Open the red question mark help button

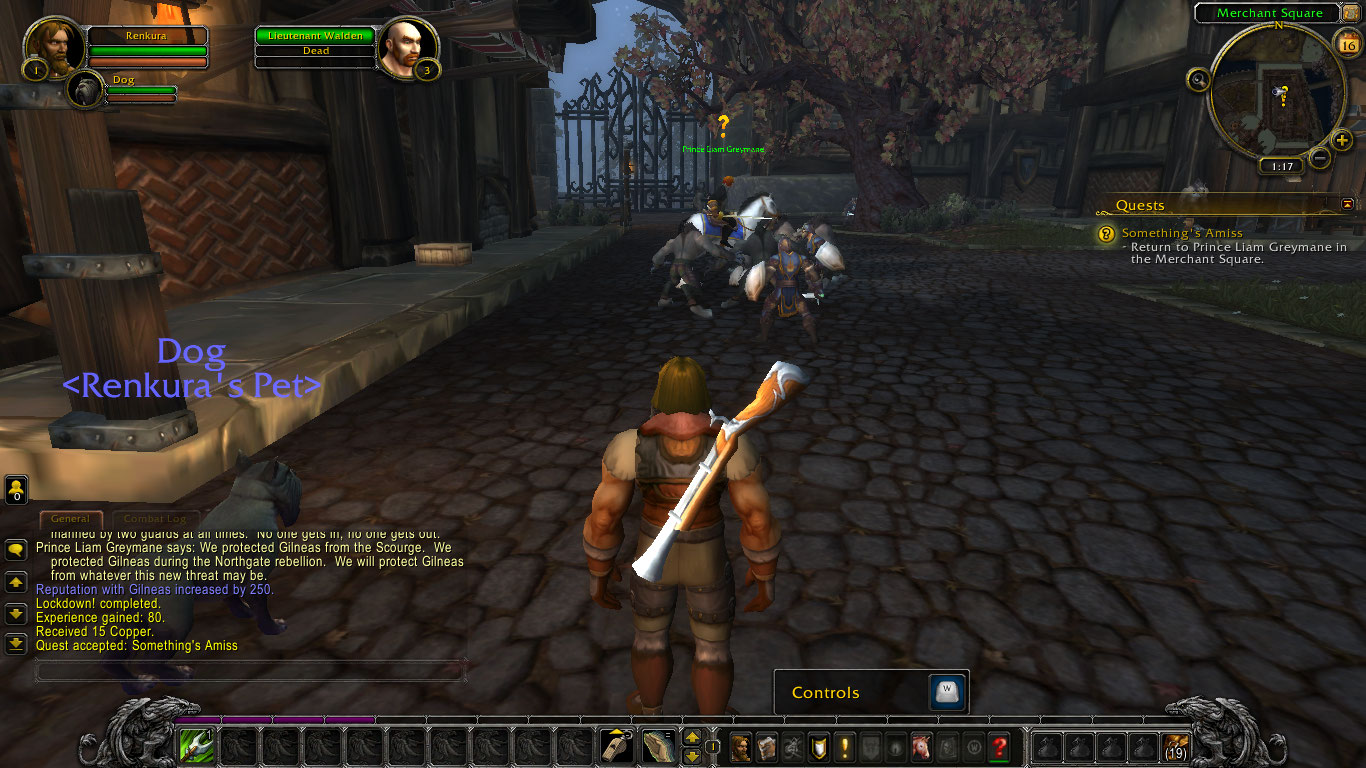click(998, 746)
